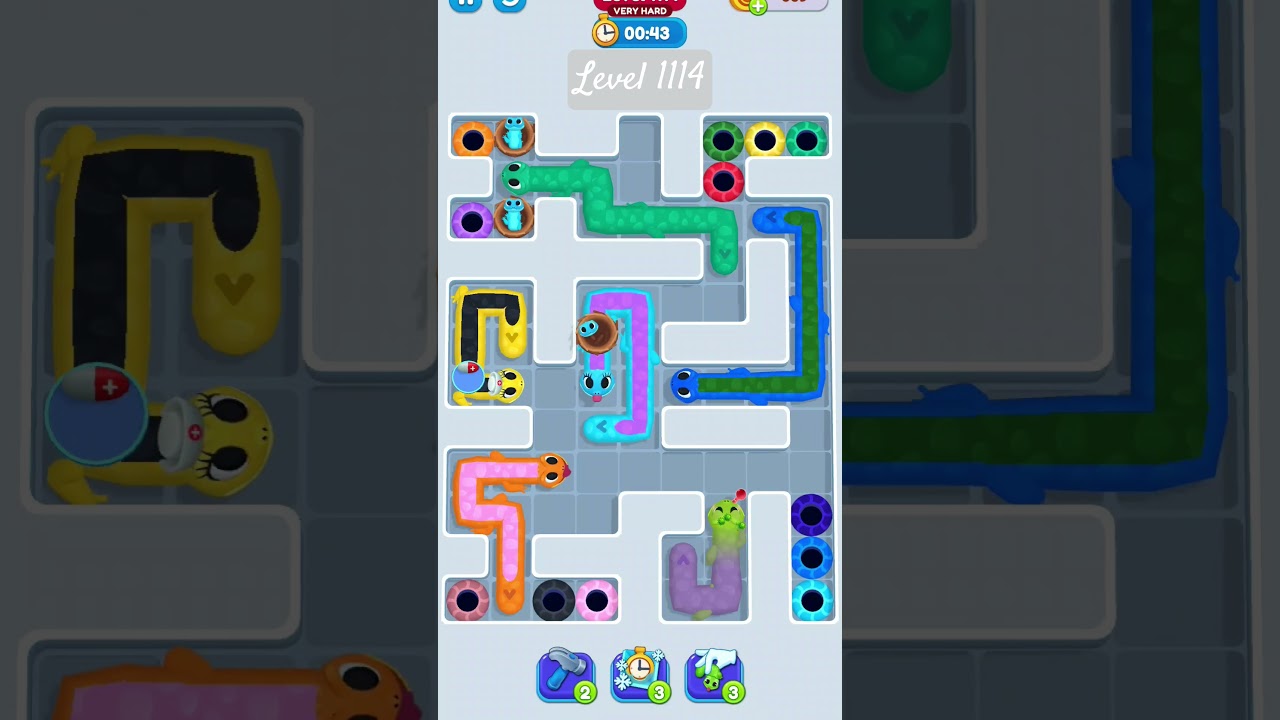
Task: Tap the VERY HARD difficulty banner
Action: (x=639, y=11)
